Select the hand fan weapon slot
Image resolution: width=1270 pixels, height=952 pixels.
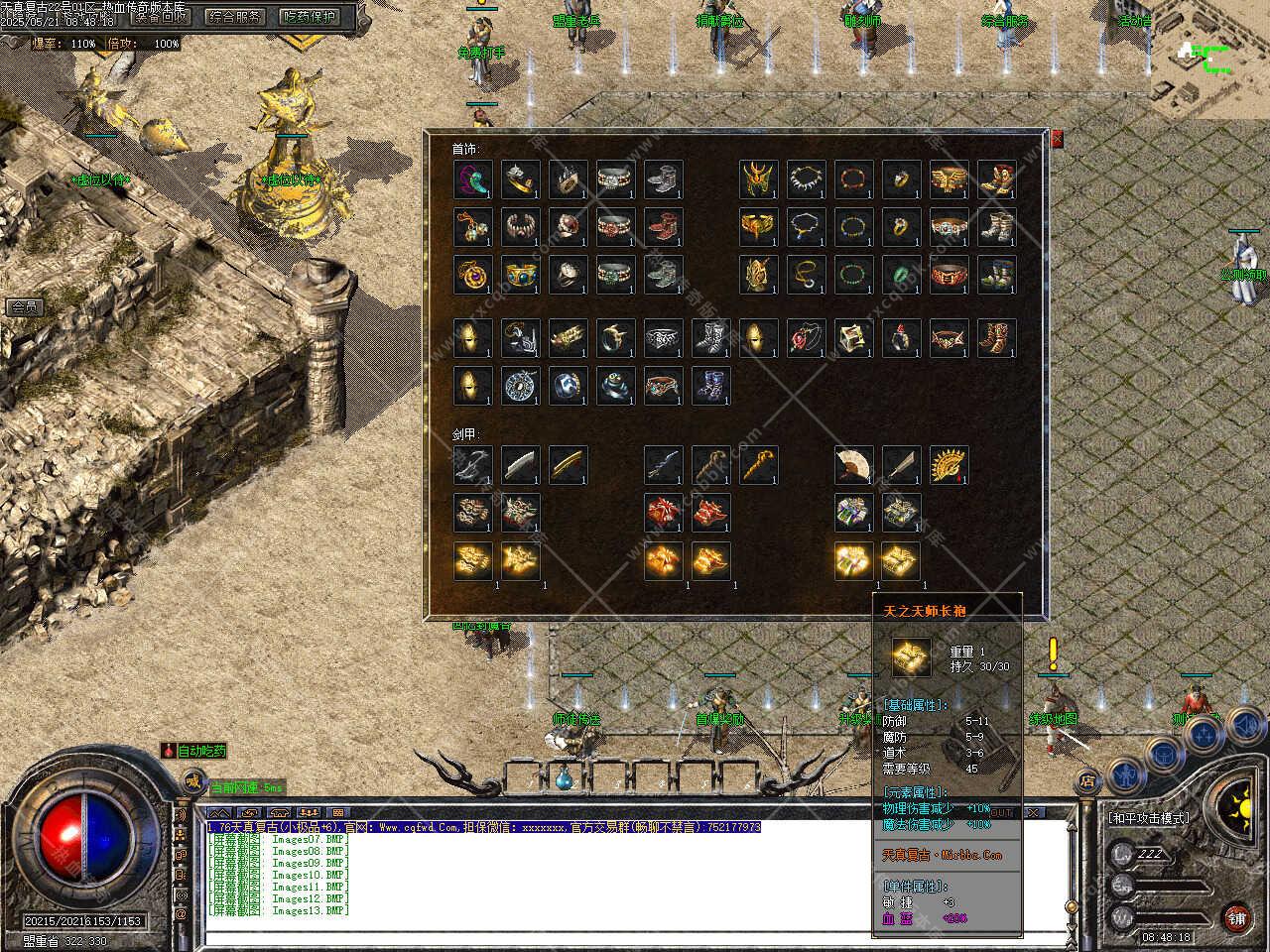853,464
